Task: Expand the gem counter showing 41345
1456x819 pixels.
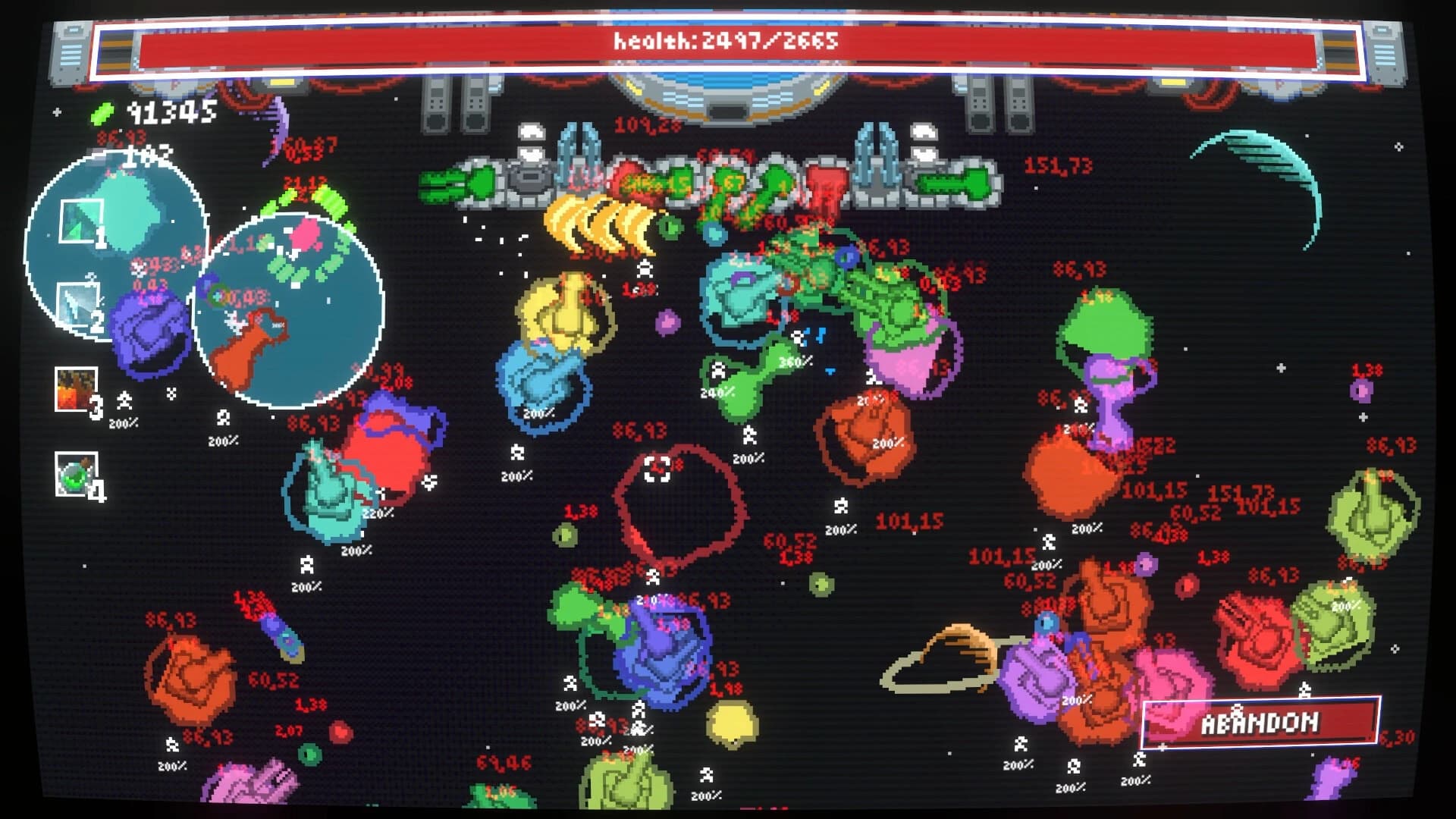Action: point(173,114)
